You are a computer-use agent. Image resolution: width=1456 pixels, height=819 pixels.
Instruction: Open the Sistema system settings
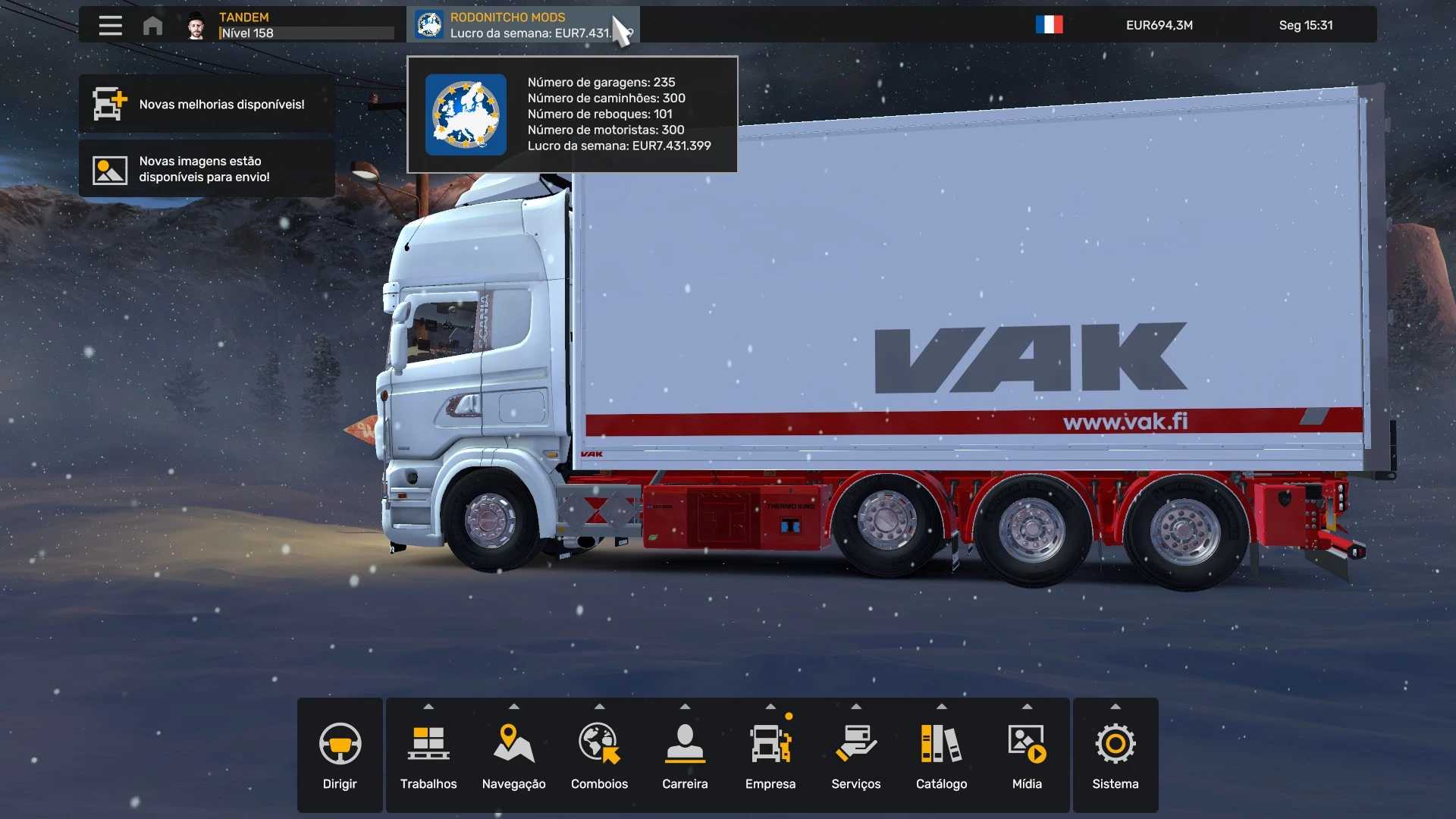click(1115, 755)
